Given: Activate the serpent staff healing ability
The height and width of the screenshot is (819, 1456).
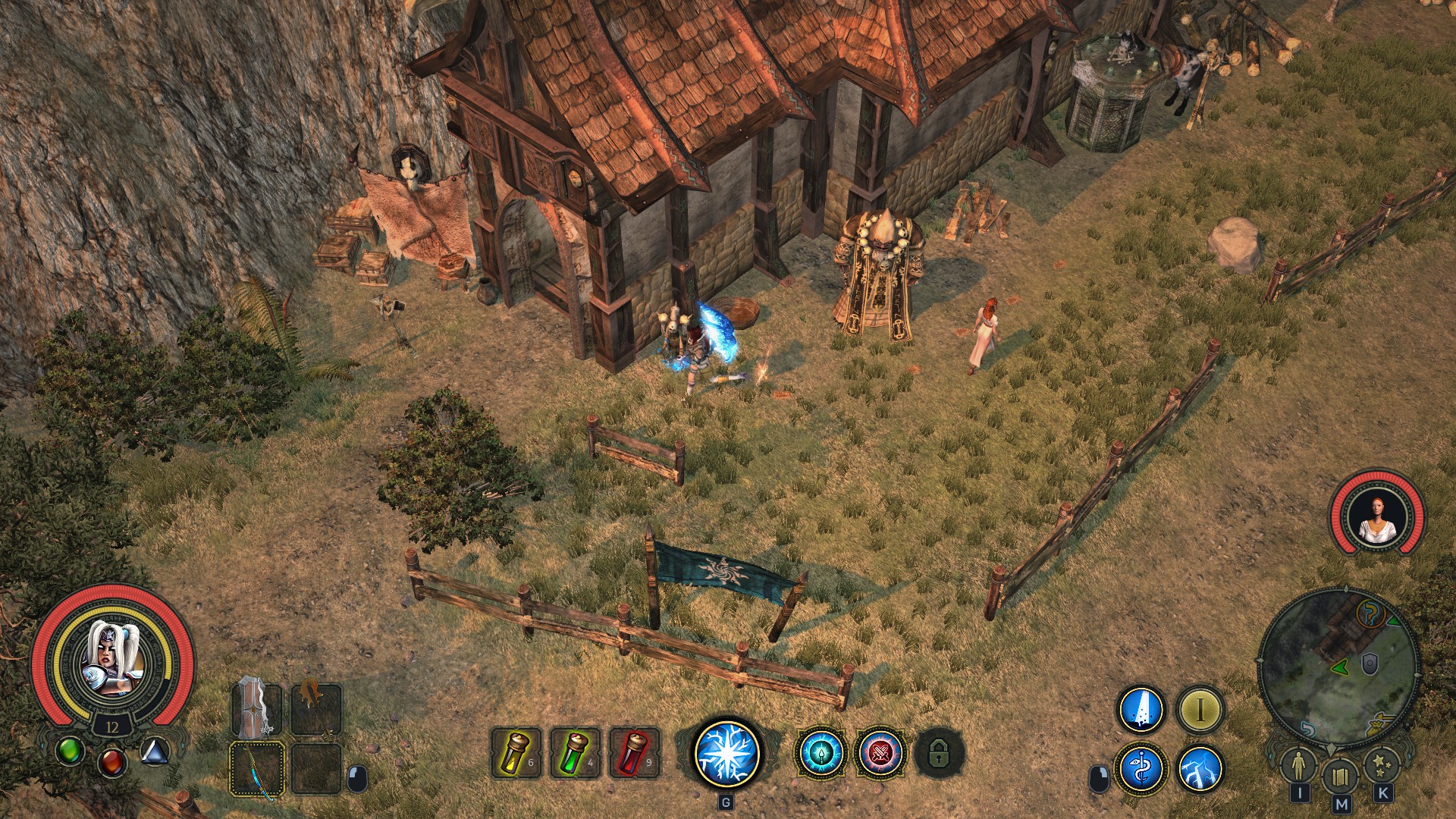Looking at the screenshot, I should pyautogui.click(x=1141, y=769).
